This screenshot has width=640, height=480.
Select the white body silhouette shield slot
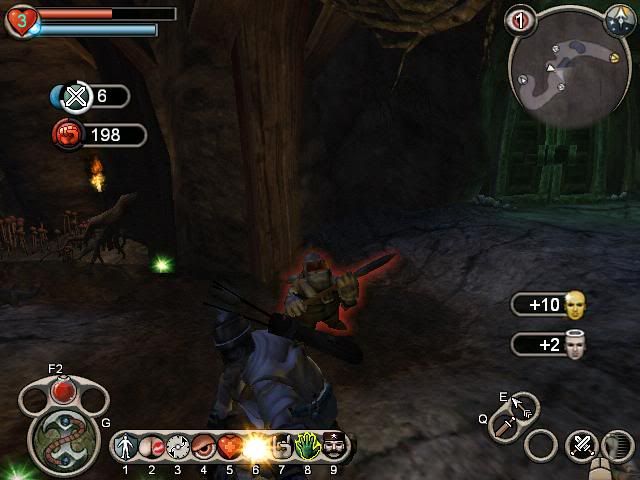click(126, 446)
